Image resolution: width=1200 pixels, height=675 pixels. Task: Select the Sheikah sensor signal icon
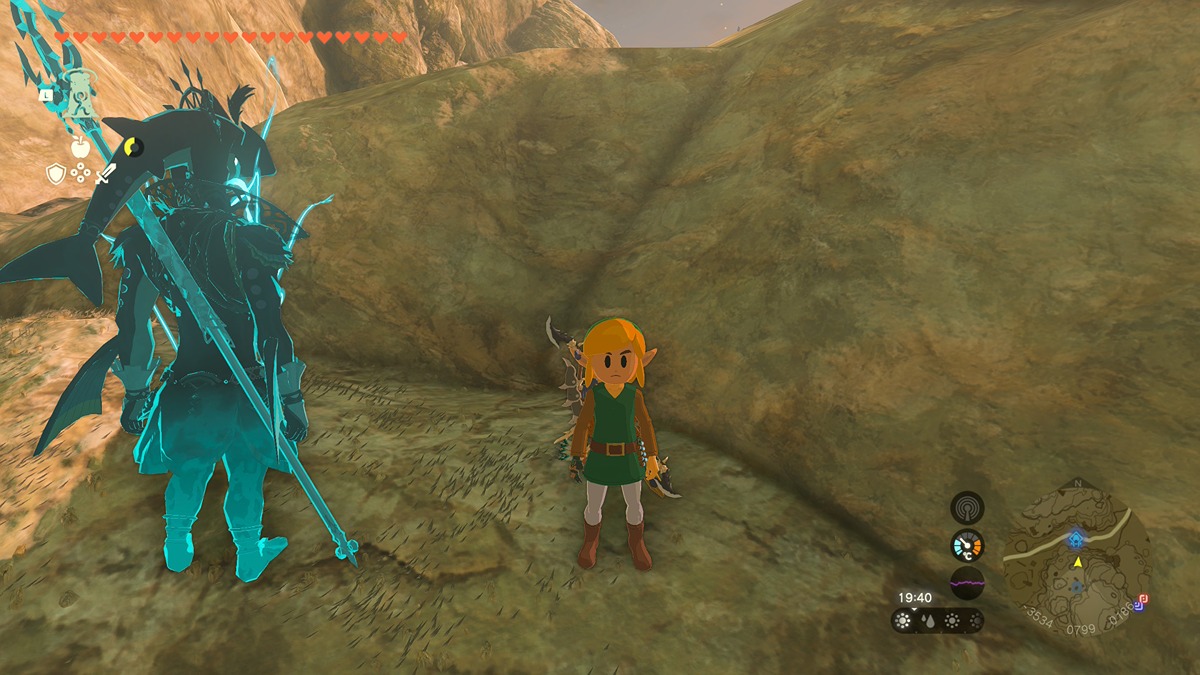point(967,507)
